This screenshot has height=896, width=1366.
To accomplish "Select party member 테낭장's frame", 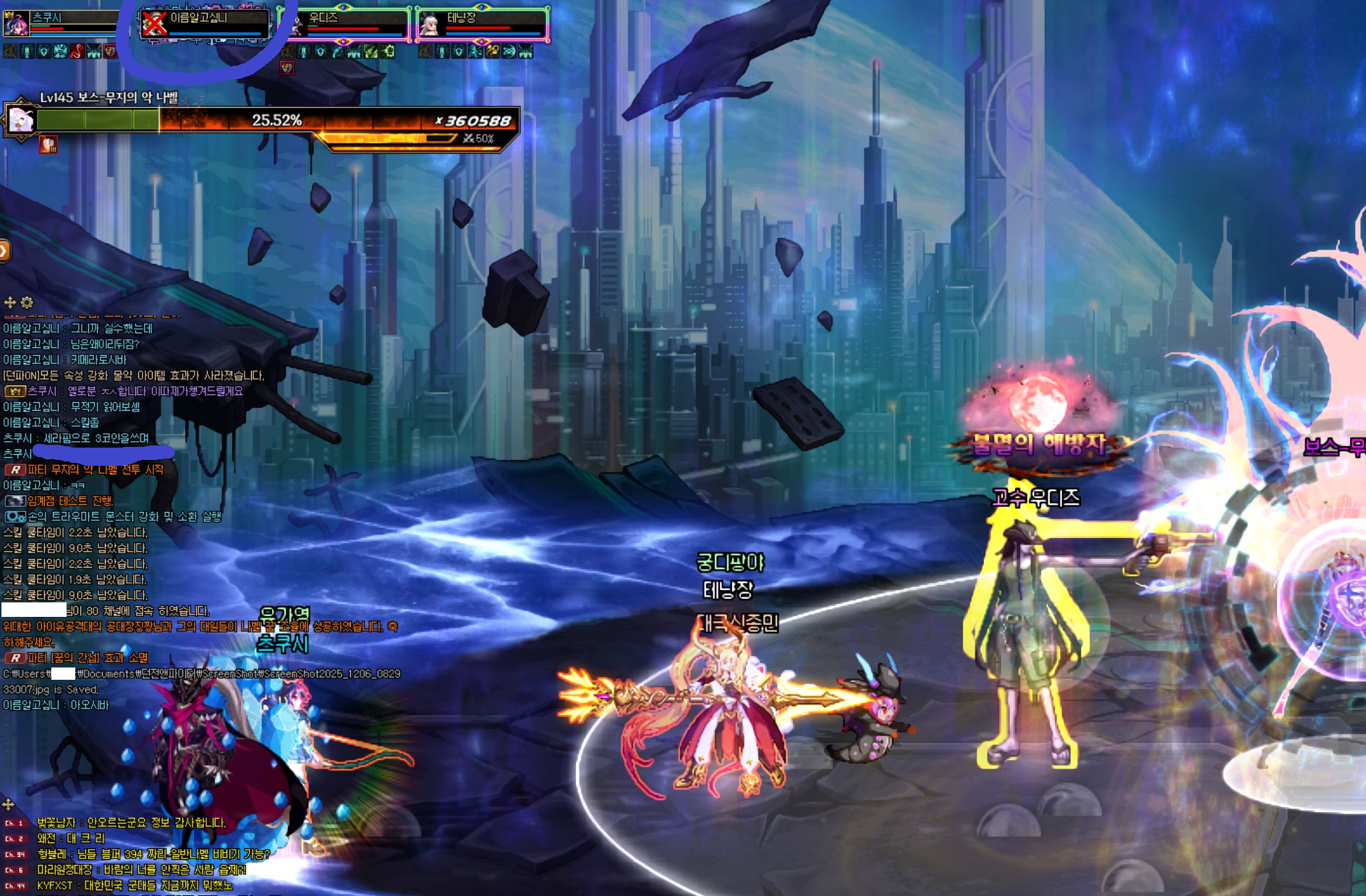I will pyautogui.click(x=483, y=23).
